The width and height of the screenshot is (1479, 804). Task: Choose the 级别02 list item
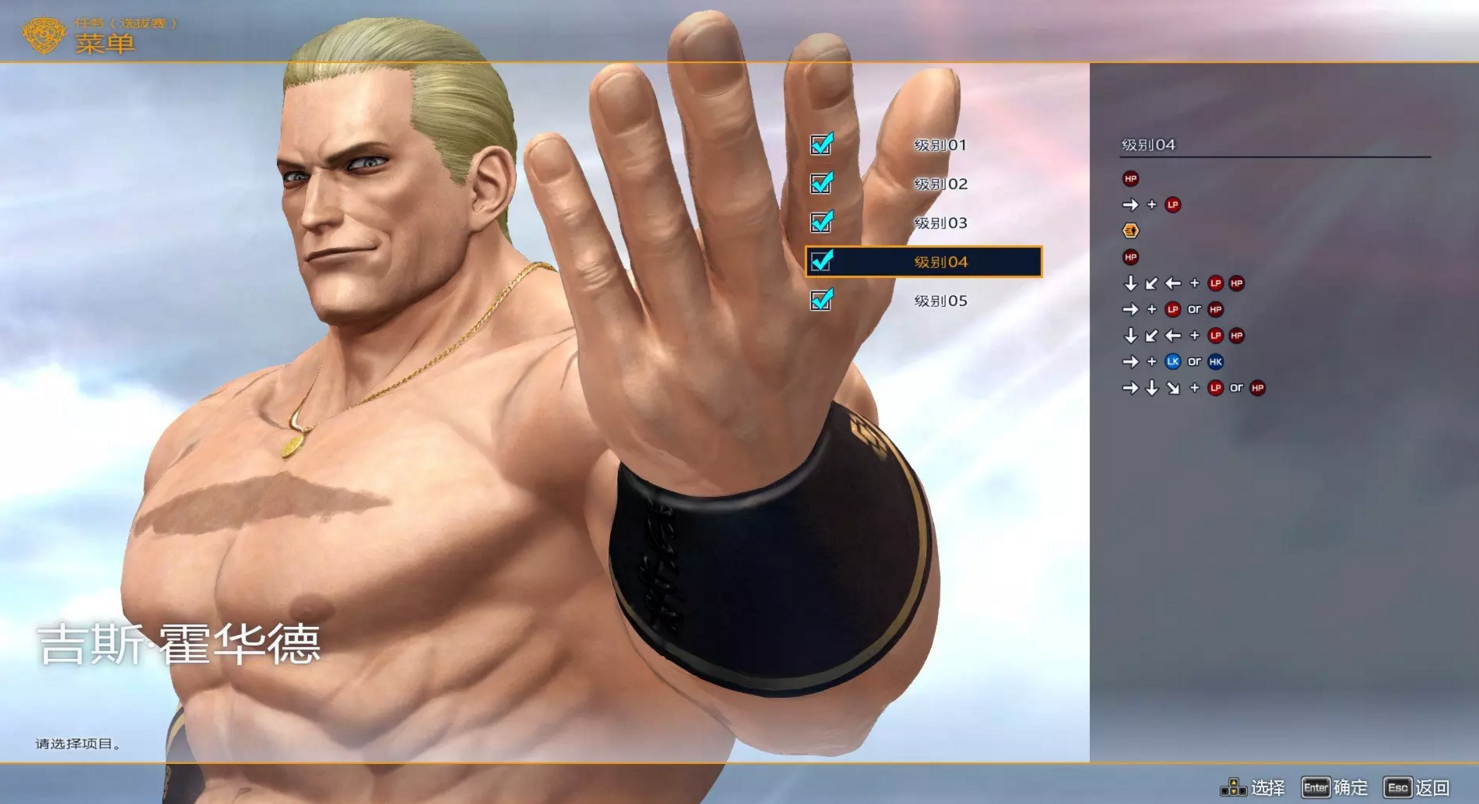tap(940, 184)
